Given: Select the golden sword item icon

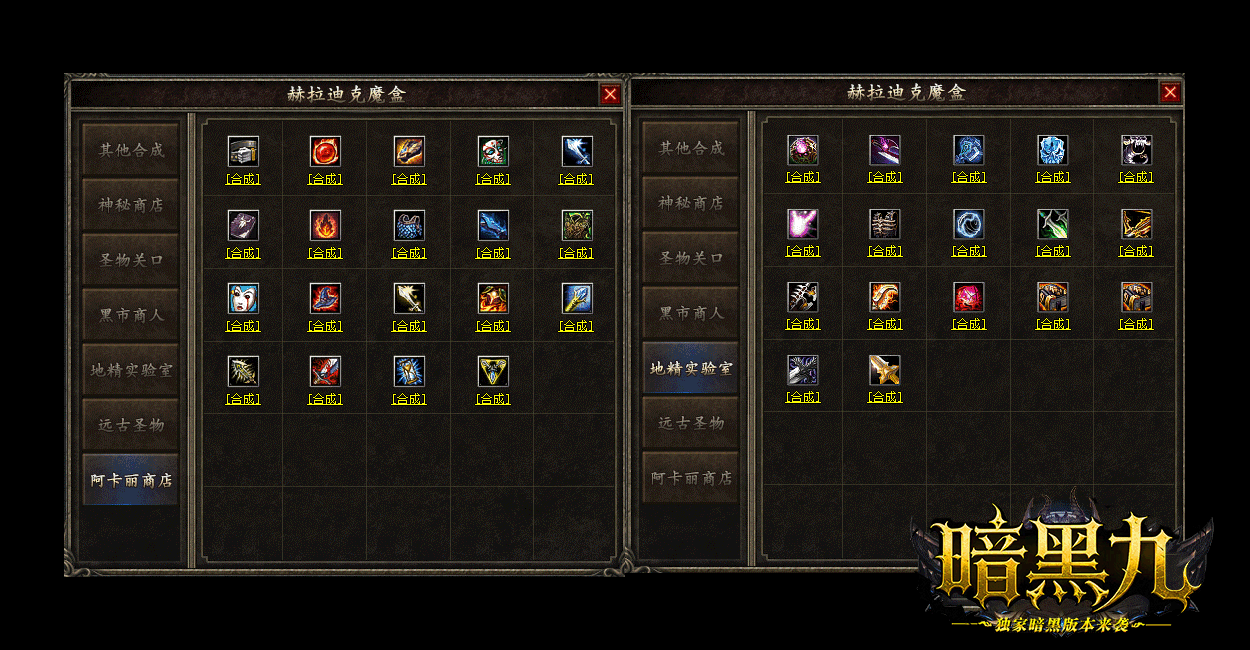Looking at the screenshot, I should 885,370.
